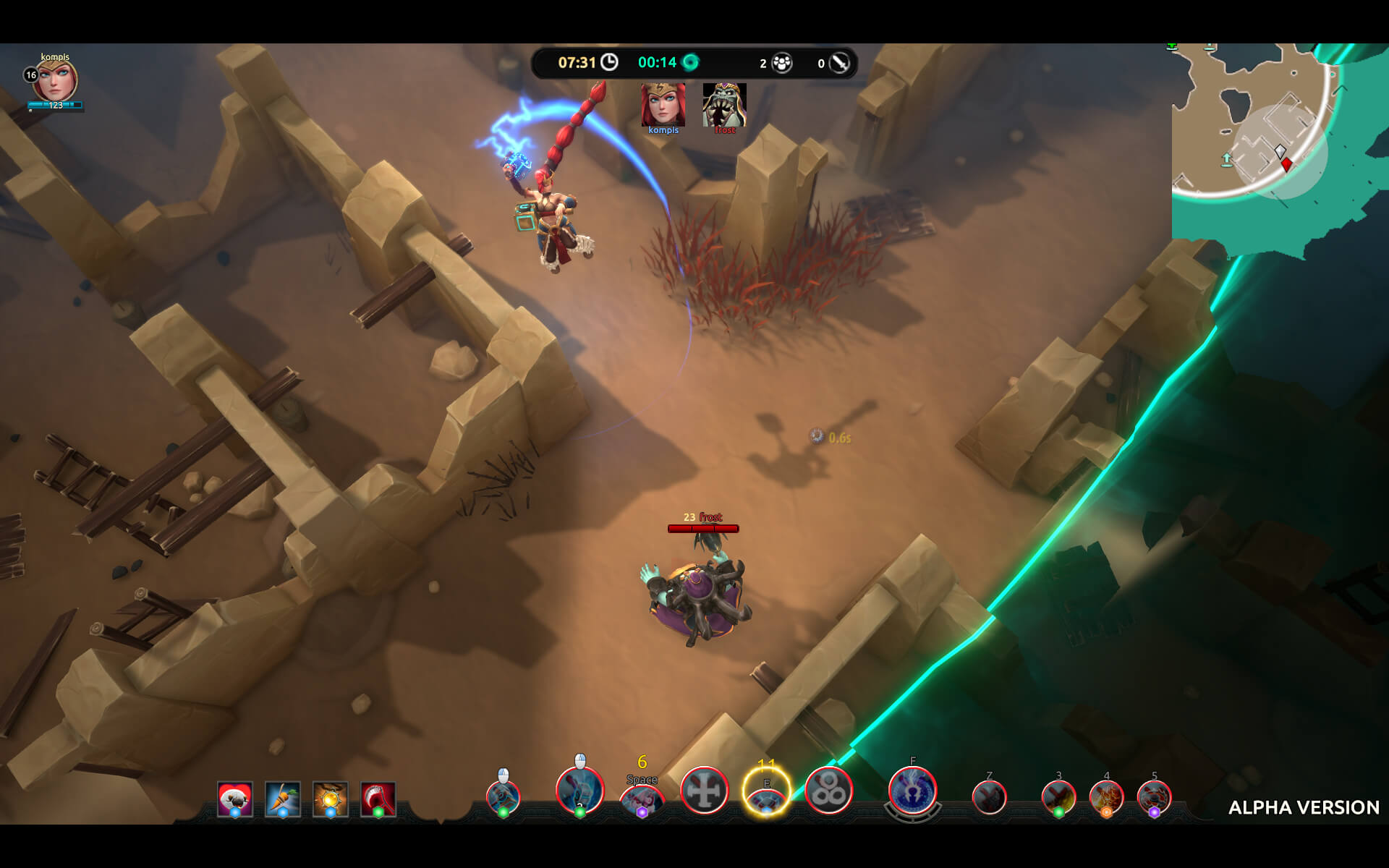Screen dimensions: 1389x868
Task: Use the red swirl consumable in slot 5
Action: 1154,798
